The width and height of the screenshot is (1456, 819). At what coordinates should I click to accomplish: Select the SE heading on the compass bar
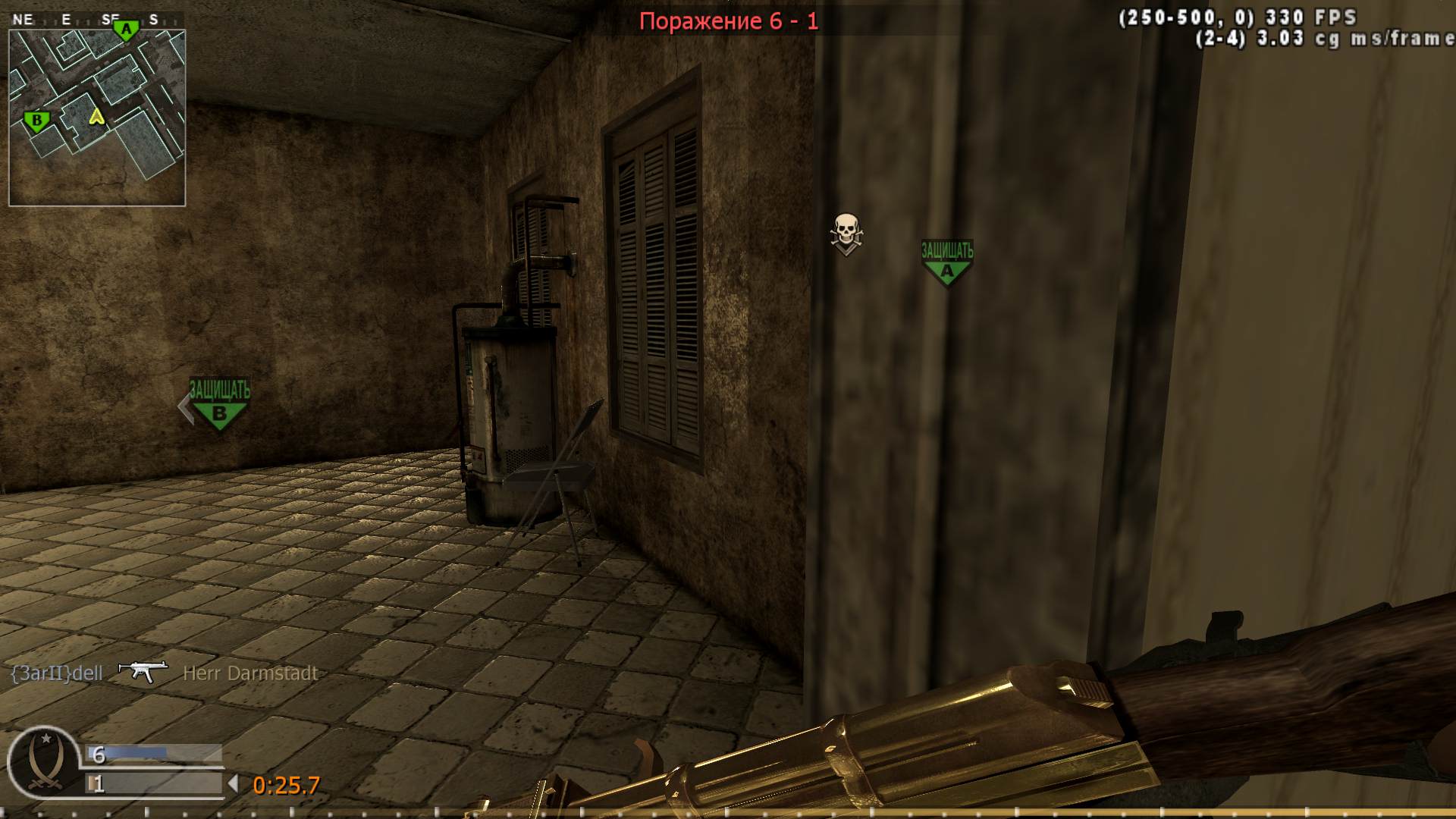tap(110, 18)
